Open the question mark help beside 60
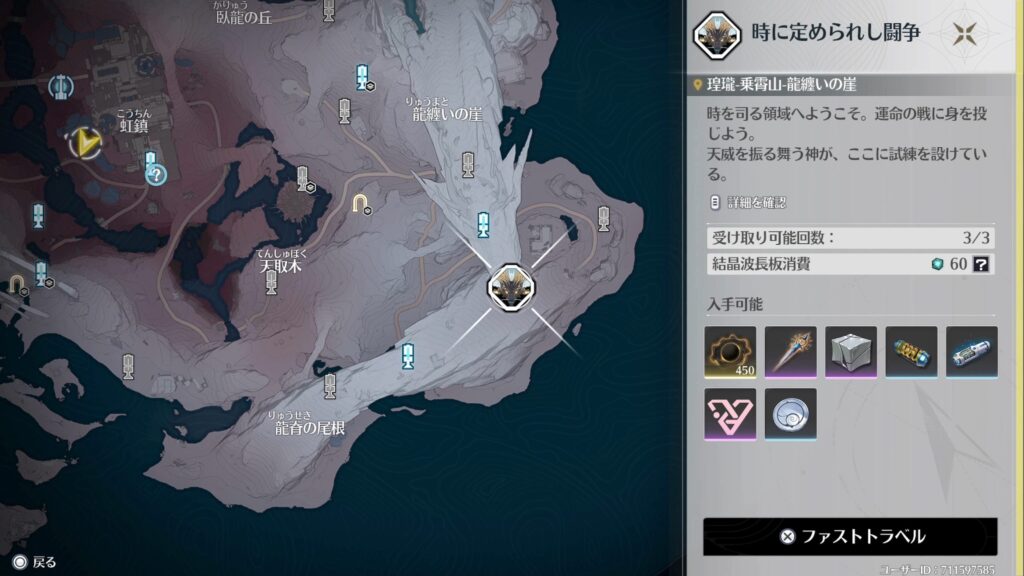 click(981, 264)
